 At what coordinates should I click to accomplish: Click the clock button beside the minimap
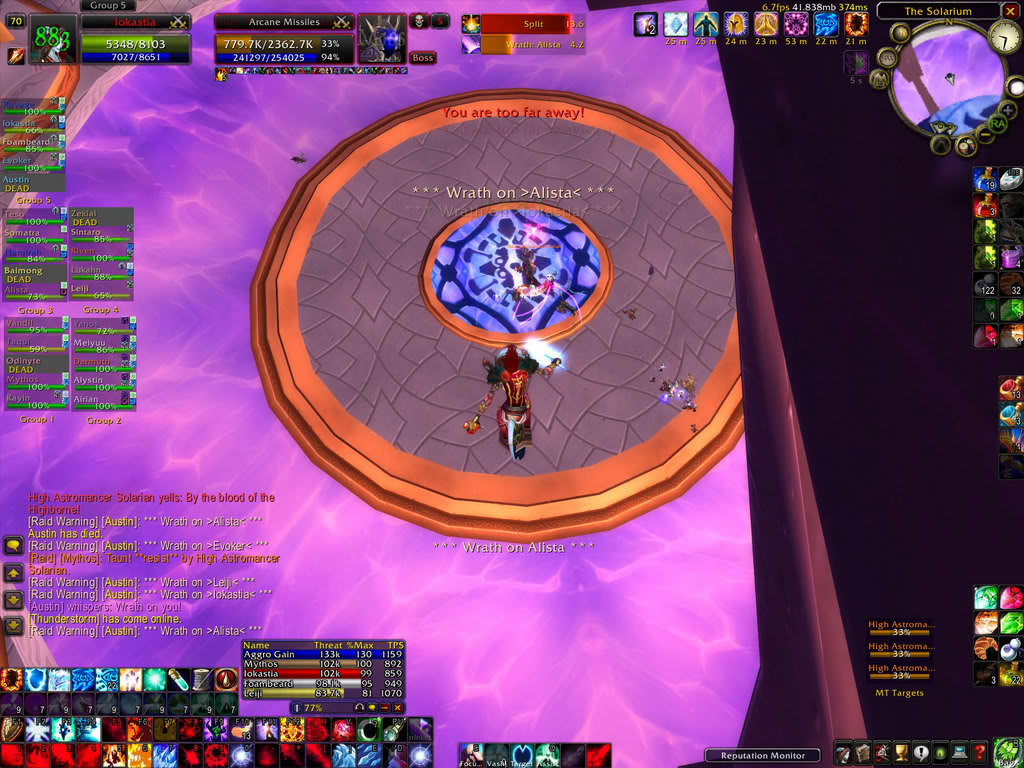1005,38
